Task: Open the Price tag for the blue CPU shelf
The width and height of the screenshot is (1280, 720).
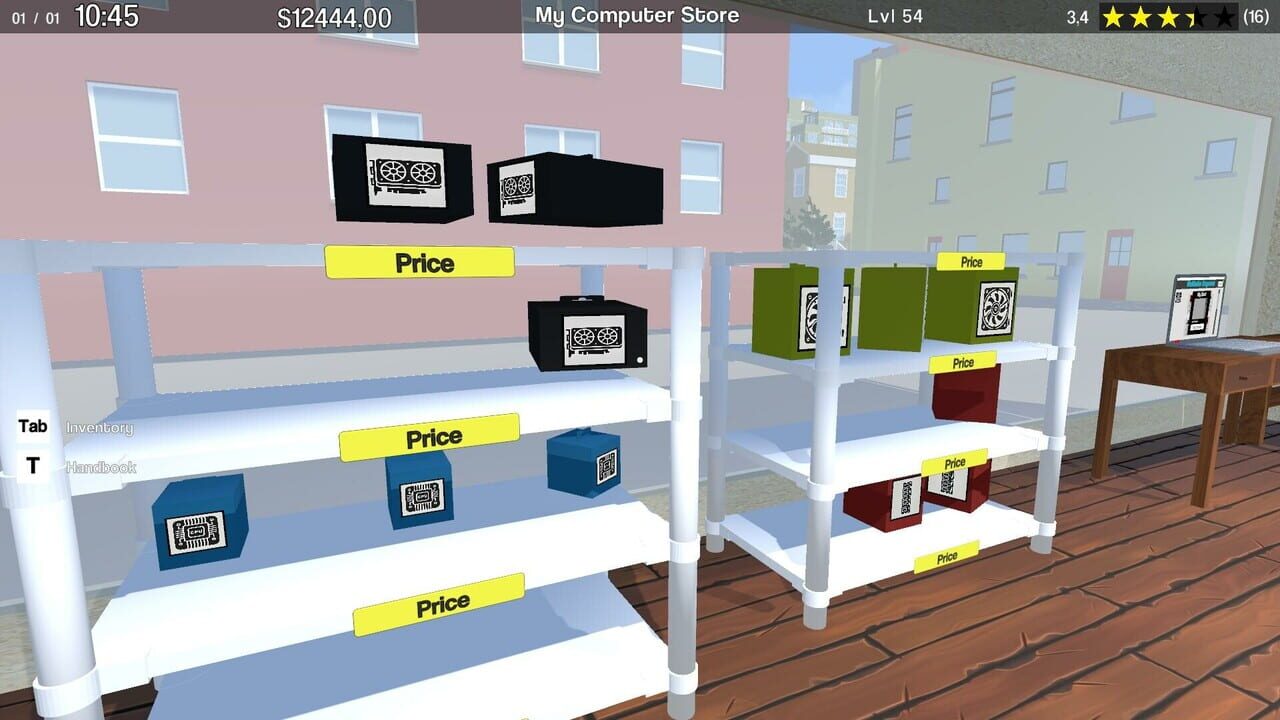Action: click(x=430, y=436)
